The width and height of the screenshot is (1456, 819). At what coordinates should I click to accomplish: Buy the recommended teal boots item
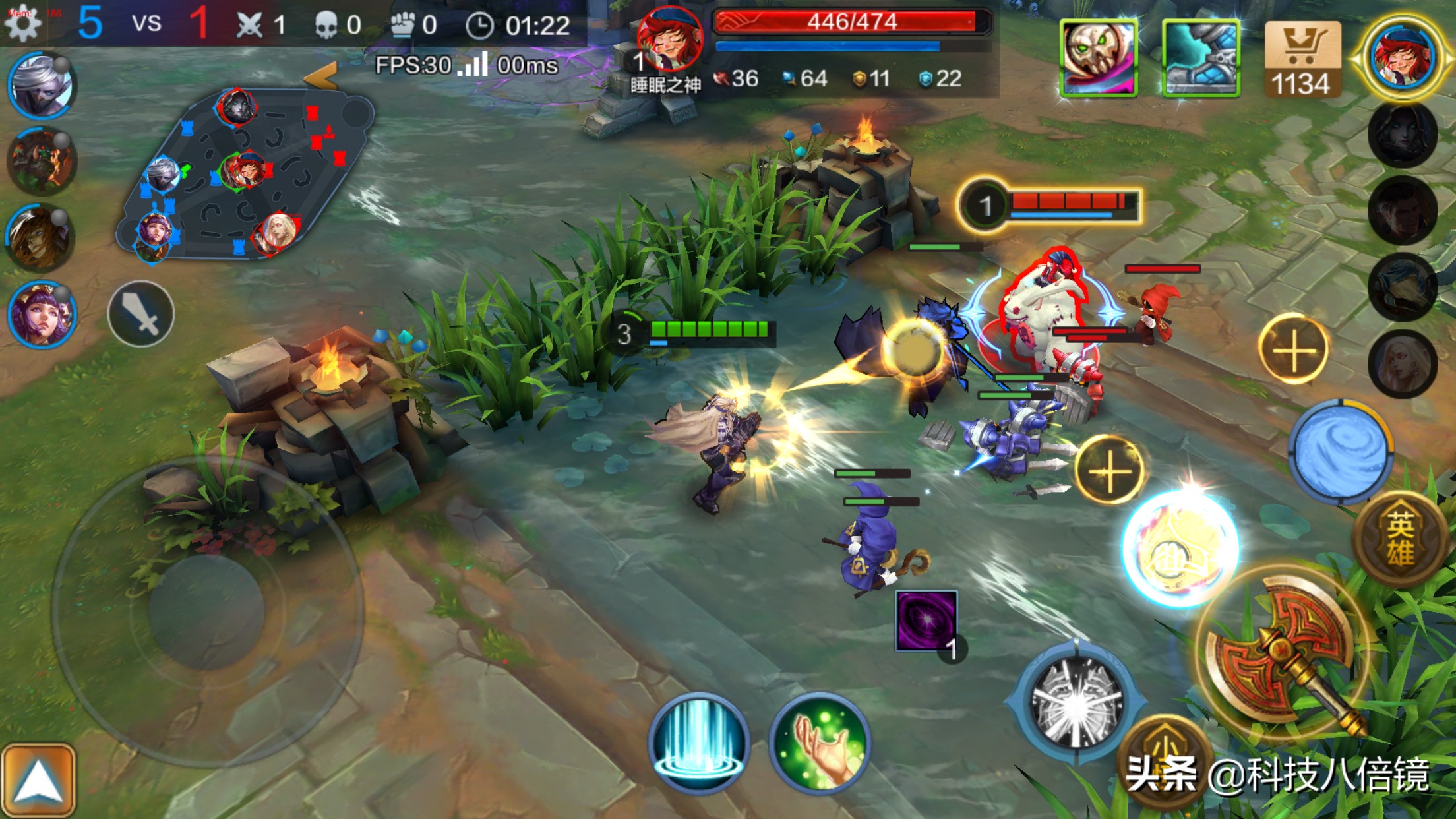point(1200,58)
